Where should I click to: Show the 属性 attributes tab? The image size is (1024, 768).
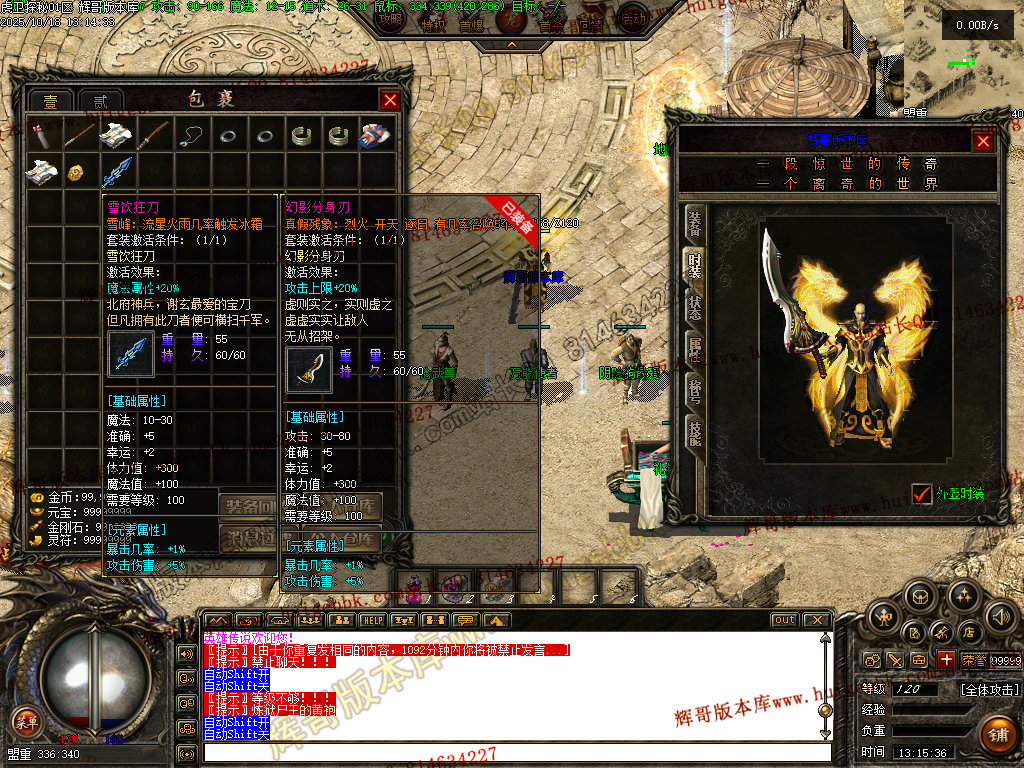pos(694,349)
